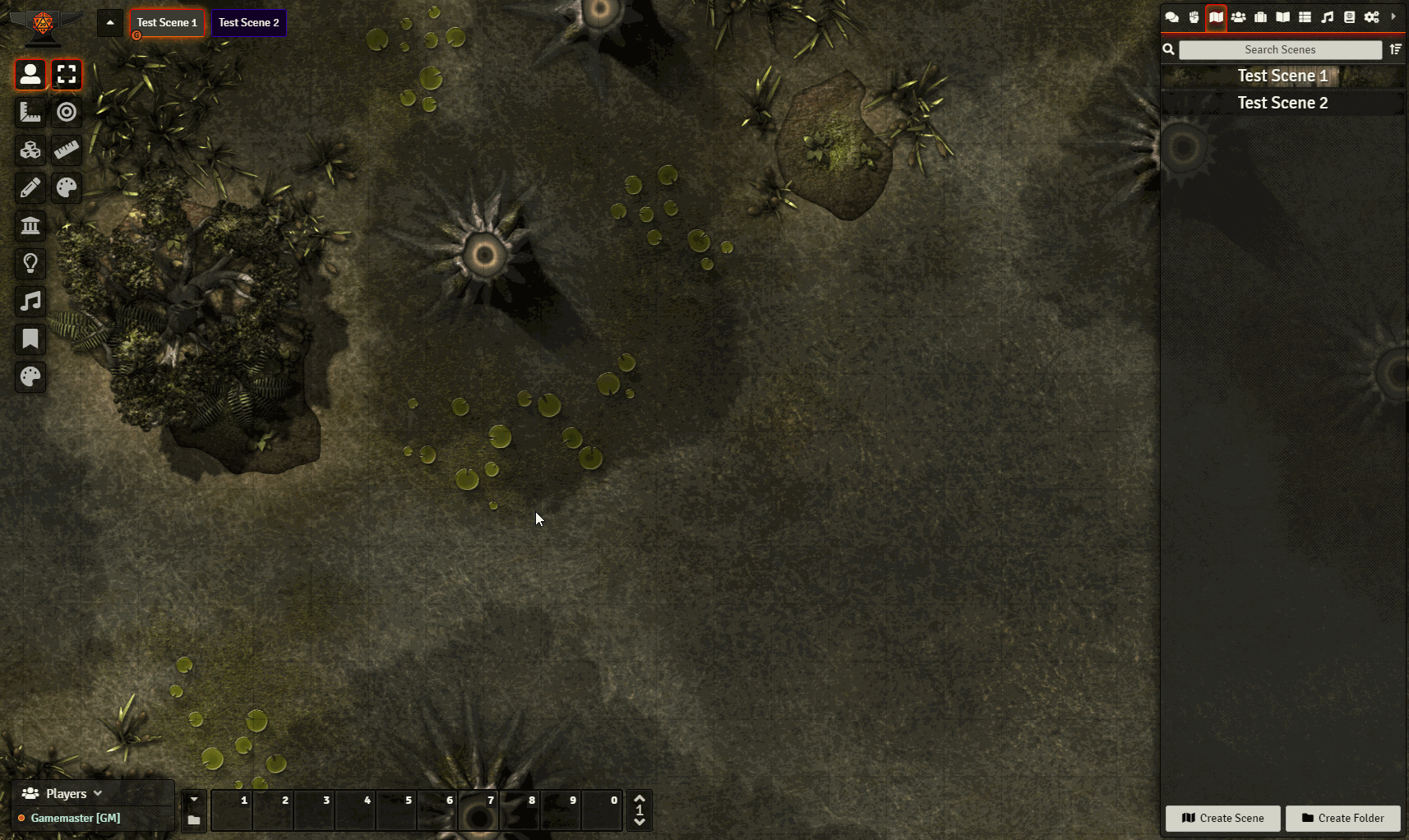Open the token controls (person icon)
The image size is (1409, 840).
point(30,75)
